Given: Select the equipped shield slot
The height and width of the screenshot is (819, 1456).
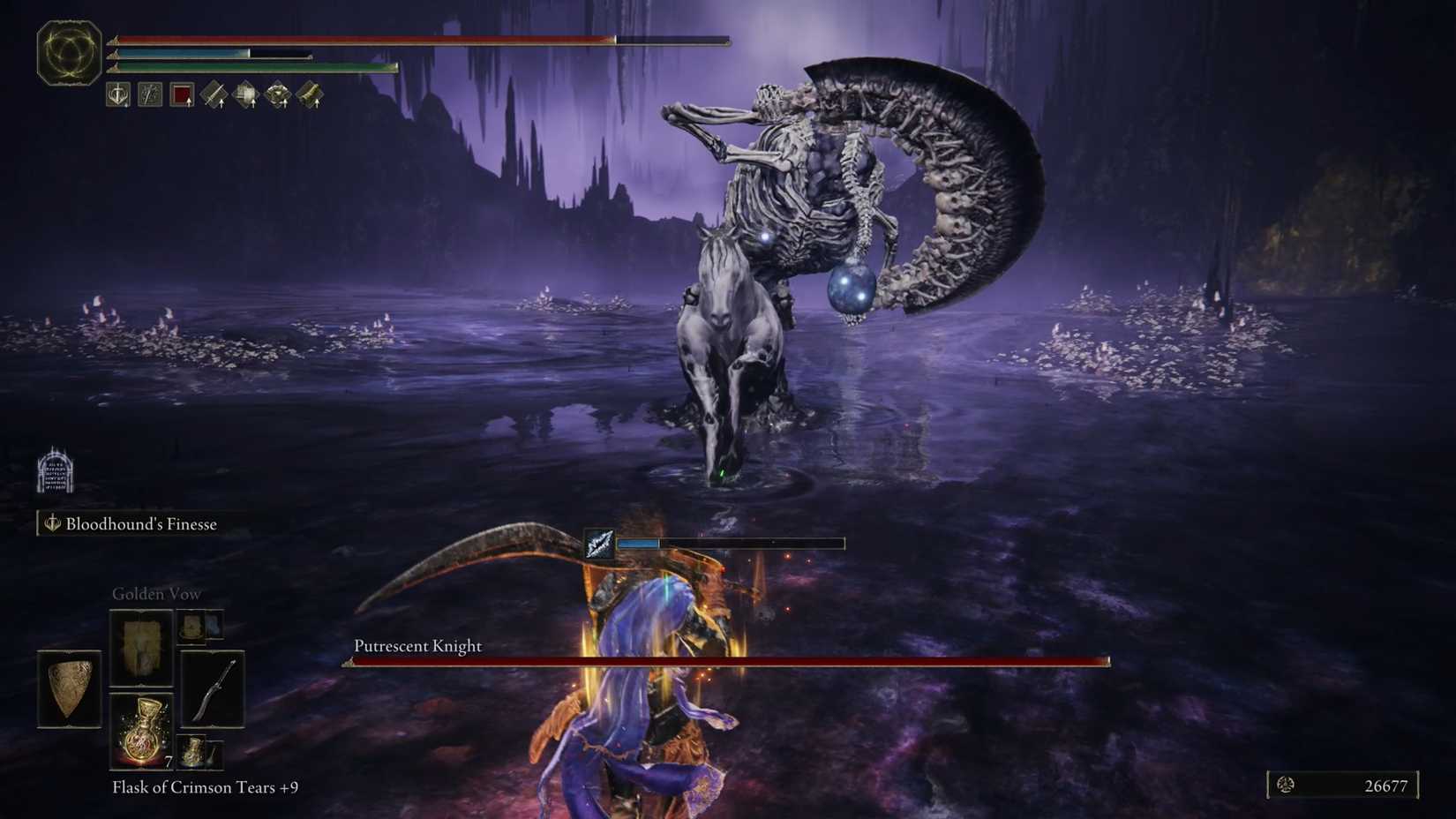Looking at the screenshot, I should click(69, 688).
